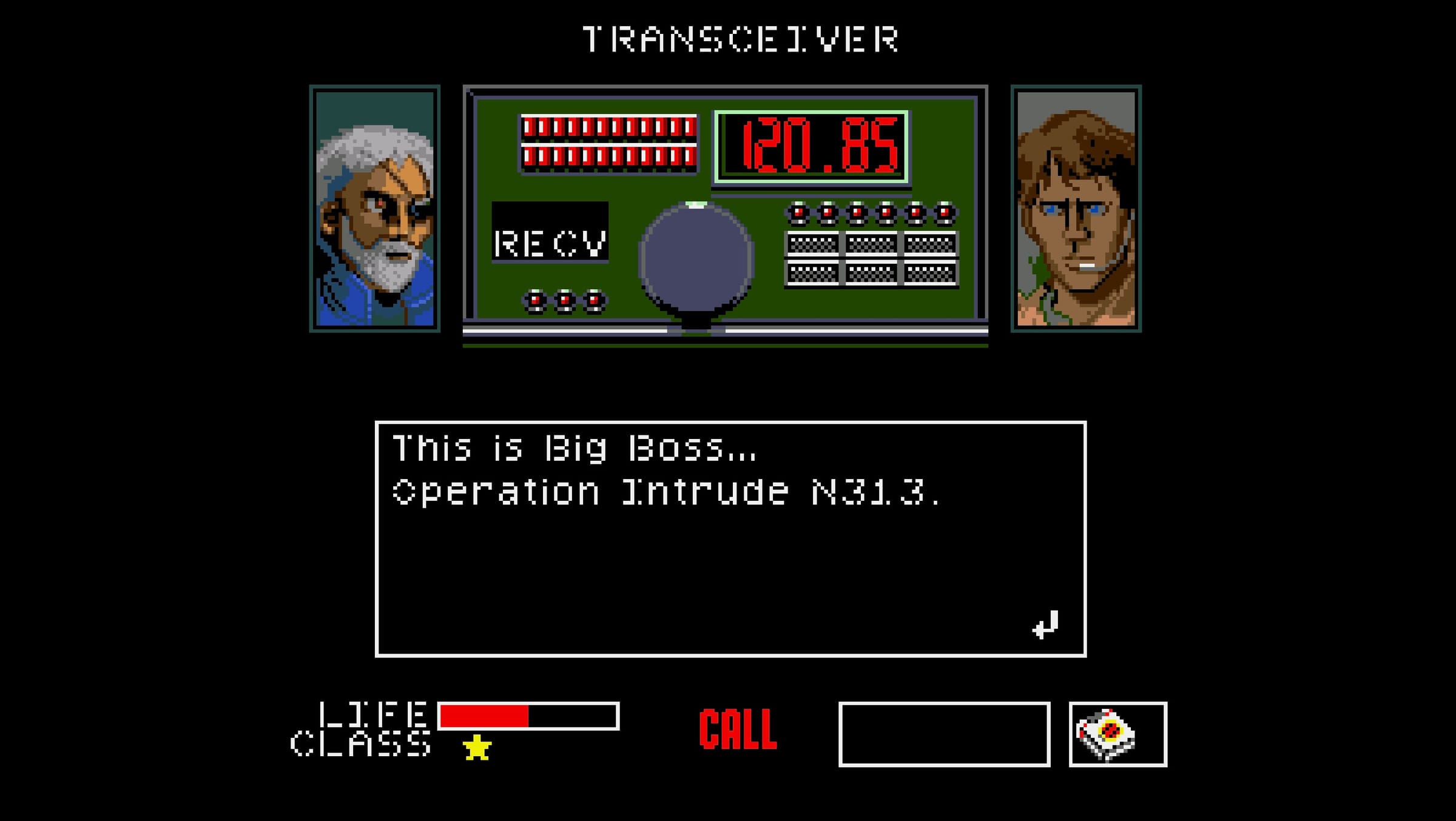
Task: Open the frequency display reading 120.85
Action: (810, 144)
